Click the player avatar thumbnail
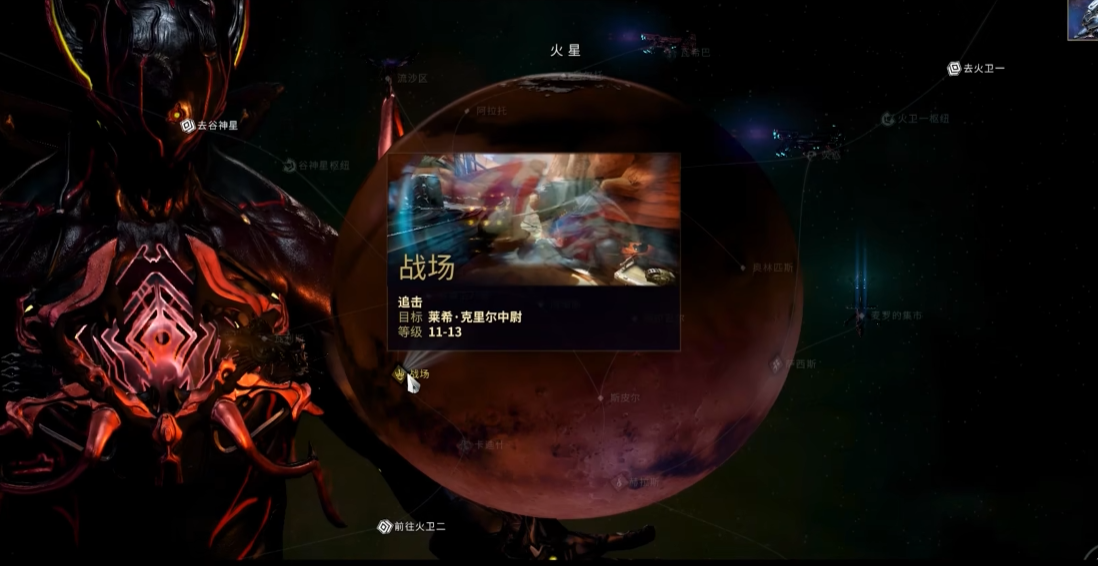 pyautogui.click(x=1082, y=19)
